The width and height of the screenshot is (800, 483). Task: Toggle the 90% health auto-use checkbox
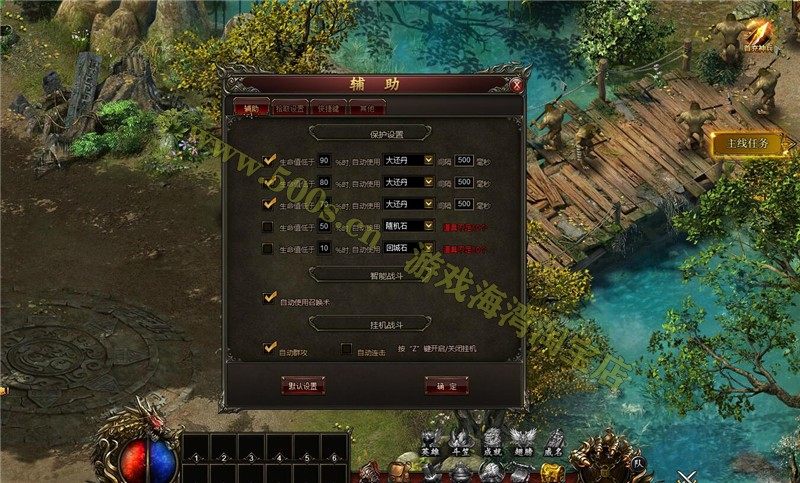tap(268, 159)
